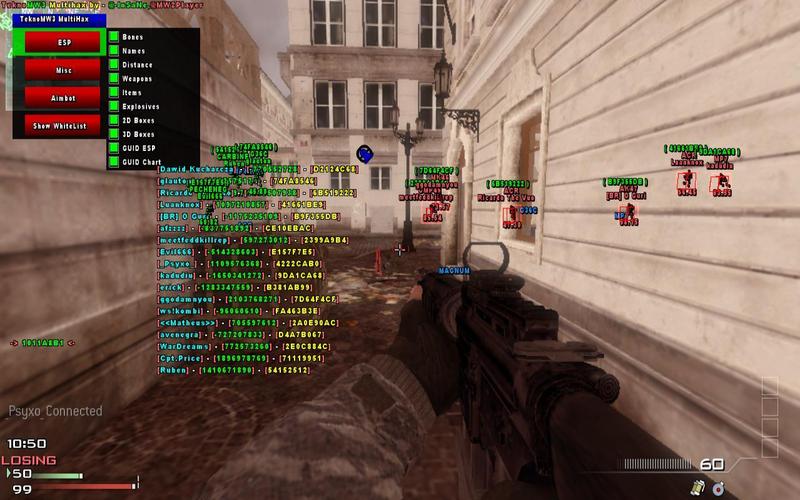
Task: Toggle the Names checkbox
Action: coord(114,50)
